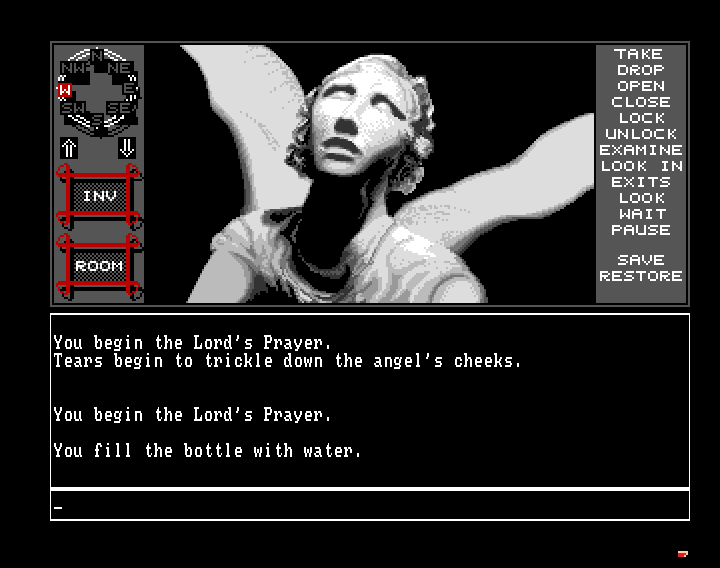Show available EXITS
Viewport: 720px width, 568px height.
(x=640, y=182)
